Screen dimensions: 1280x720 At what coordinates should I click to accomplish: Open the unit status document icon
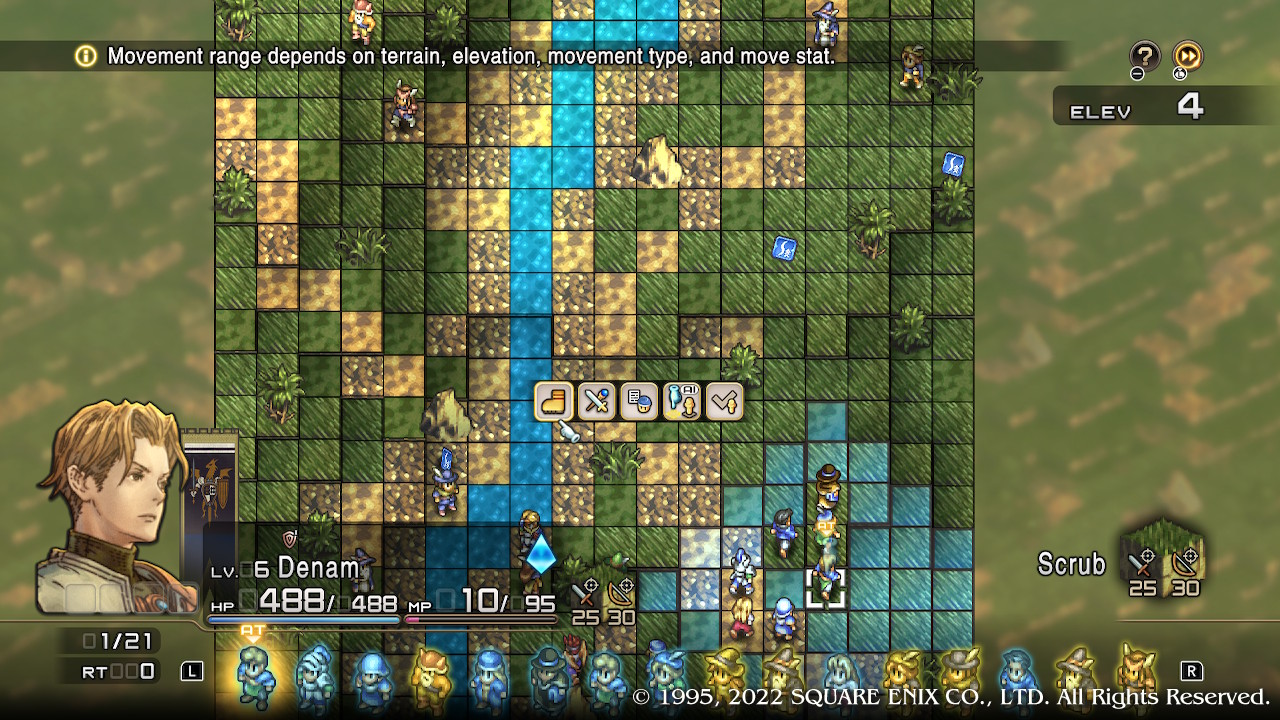coord(639,402)
